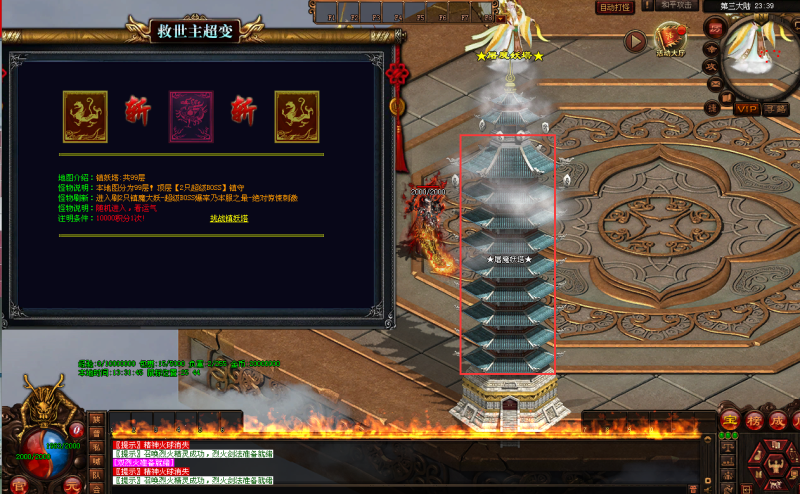
Task: Toggle the 自动打怪 auto-fight button
Action: coord(614,7)
